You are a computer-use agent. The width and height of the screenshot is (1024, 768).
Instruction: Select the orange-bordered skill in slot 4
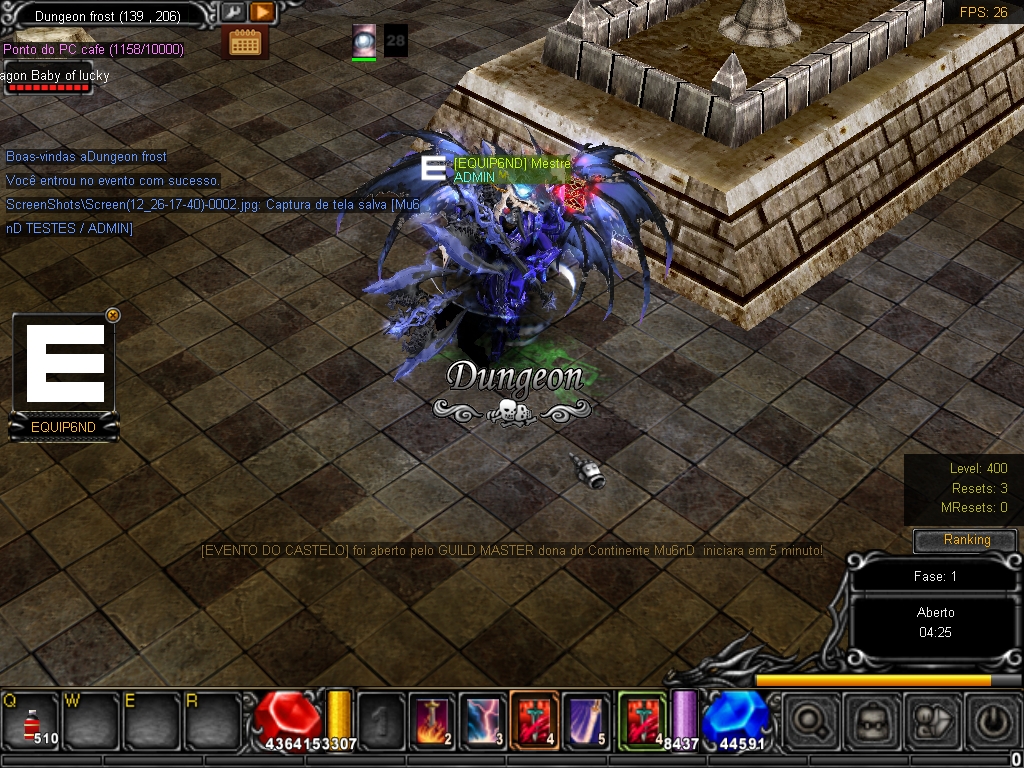coord(535,718)
